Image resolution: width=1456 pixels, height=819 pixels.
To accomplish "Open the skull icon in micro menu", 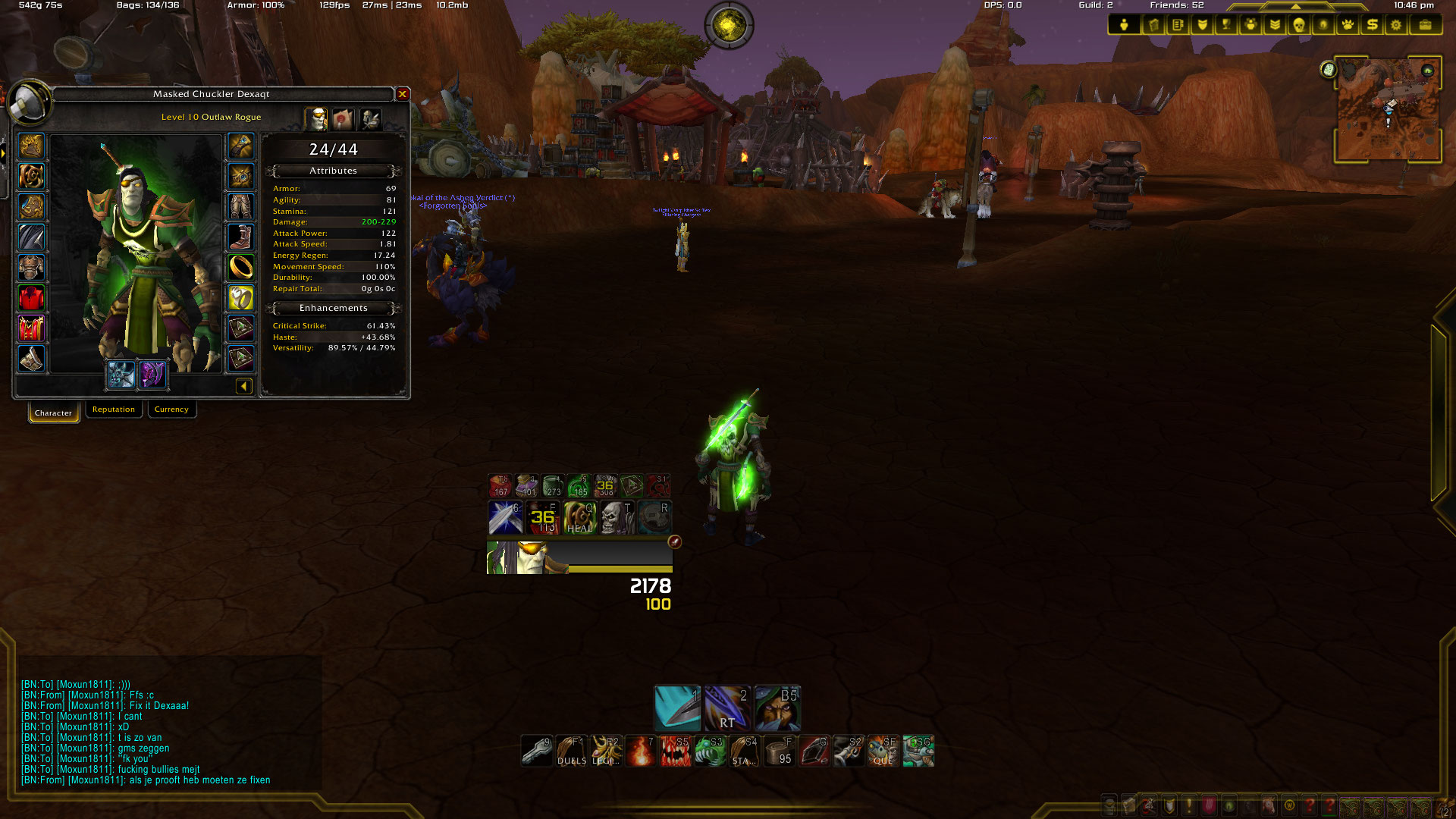I will tap(1298, 25).
